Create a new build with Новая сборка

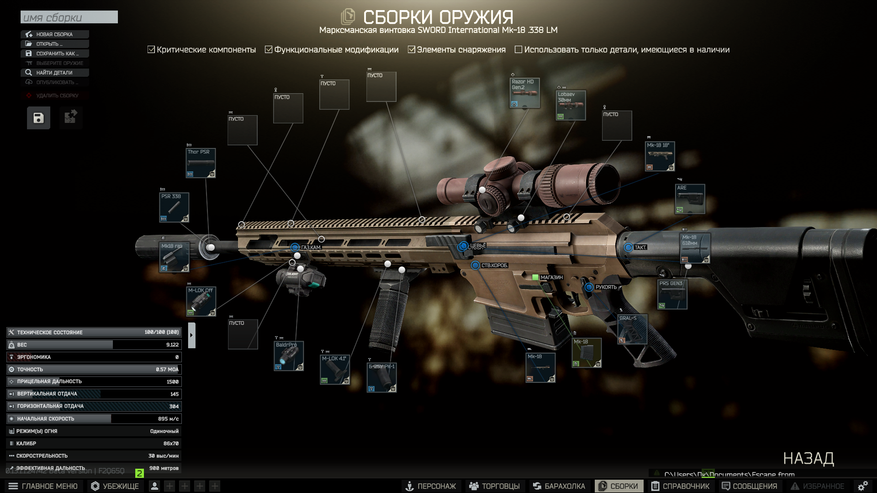tap(55, 34)
